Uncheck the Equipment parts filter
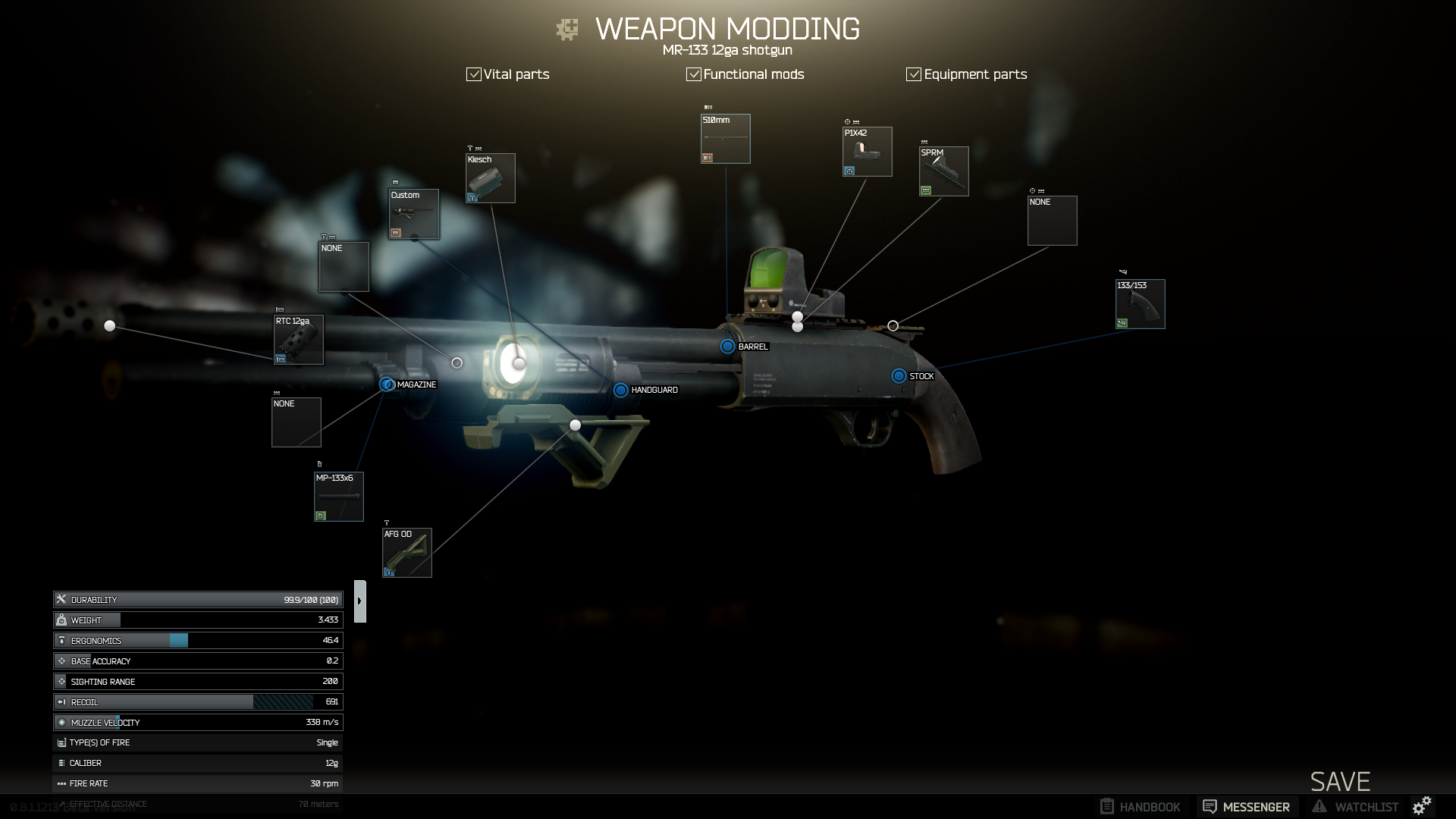The height and width of the screenshot is (819, 1456). point(914,74)
